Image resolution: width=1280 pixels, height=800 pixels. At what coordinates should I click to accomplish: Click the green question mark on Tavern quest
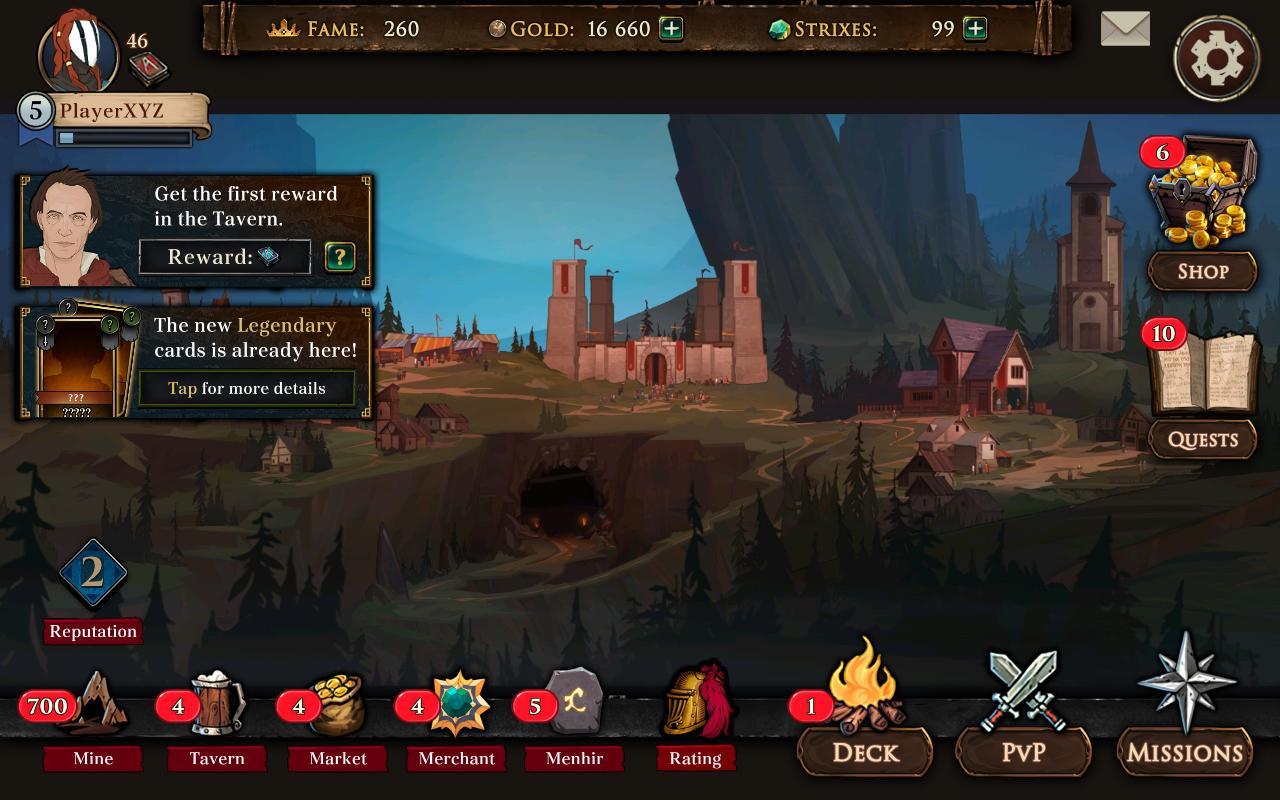tap(340, 257)
